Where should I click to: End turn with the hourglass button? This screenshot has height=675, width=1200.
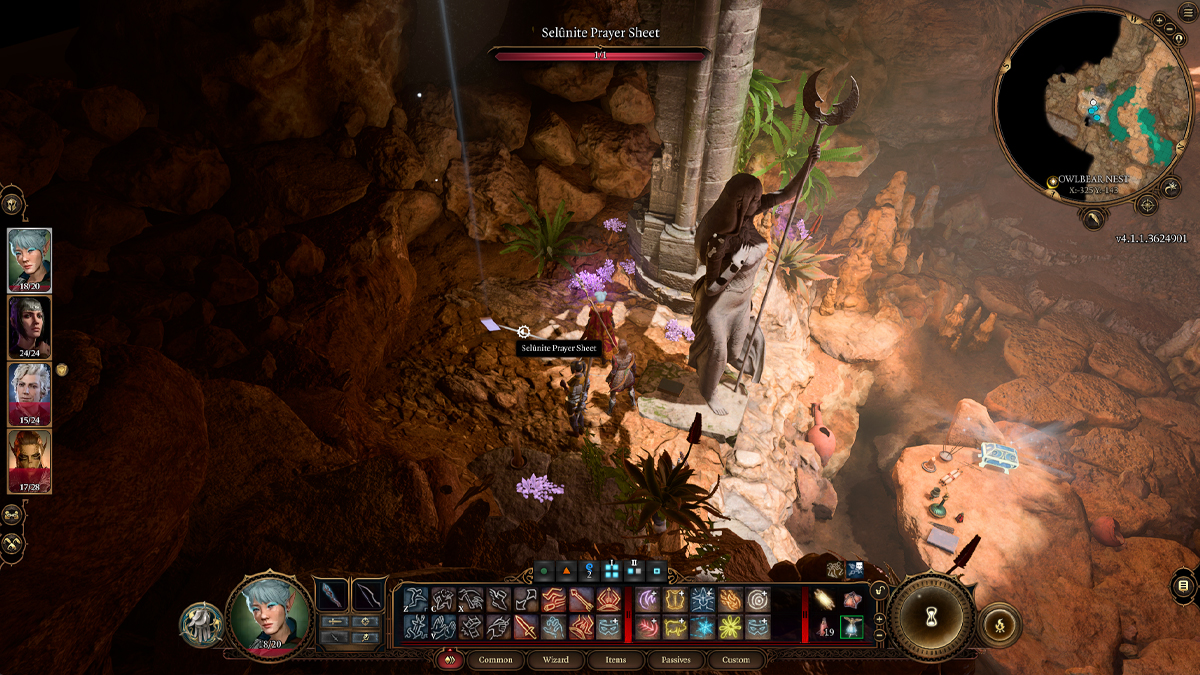(x=932, y=615)
